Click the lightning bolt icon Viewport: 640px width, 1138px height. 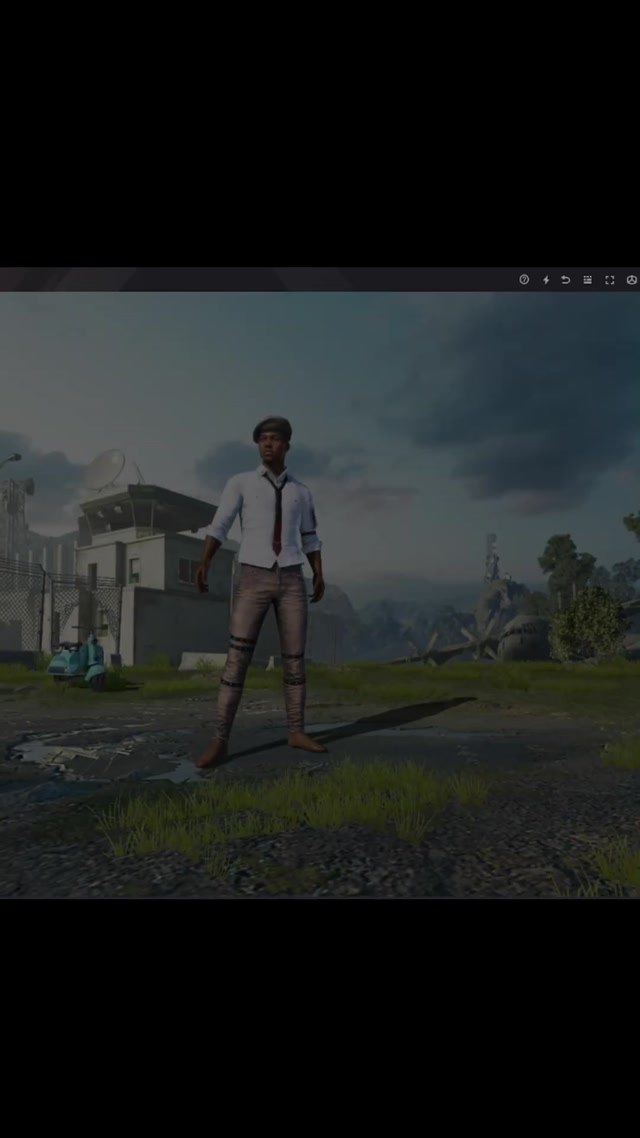[546, 280]
